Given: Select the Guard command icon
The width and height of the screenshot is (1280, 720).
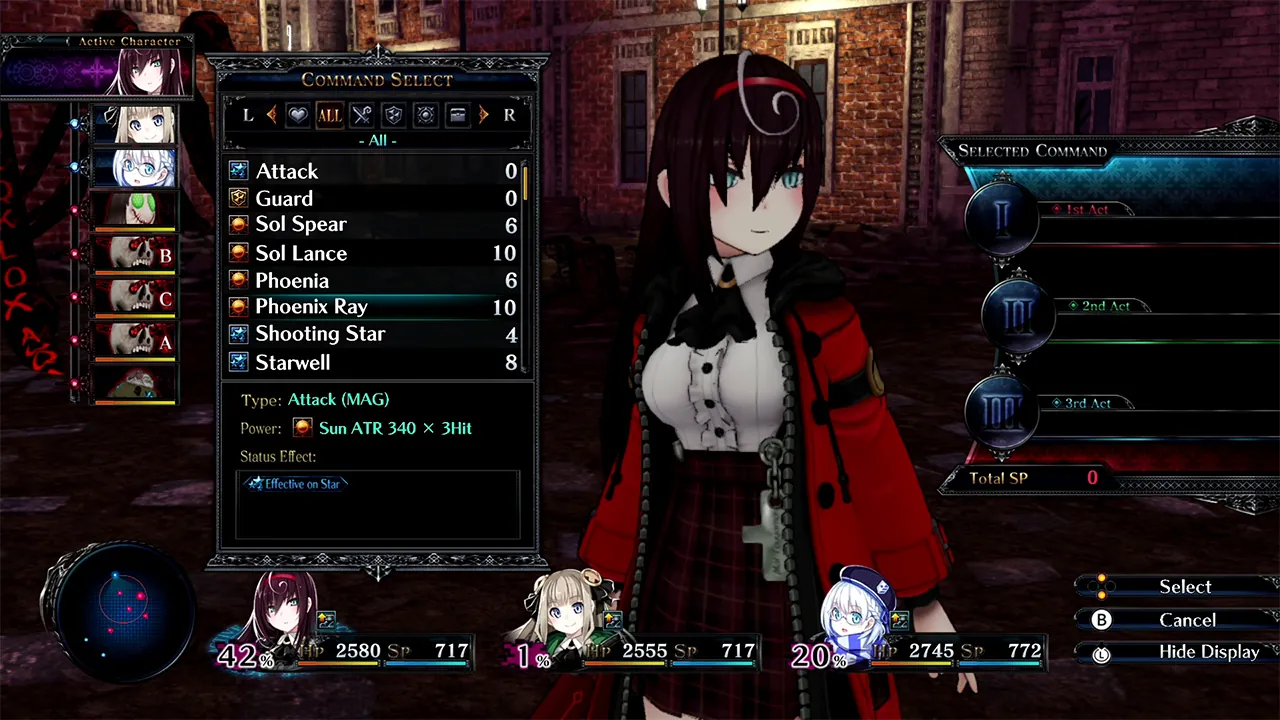Looking at the screenshot, I should (238, 198).
